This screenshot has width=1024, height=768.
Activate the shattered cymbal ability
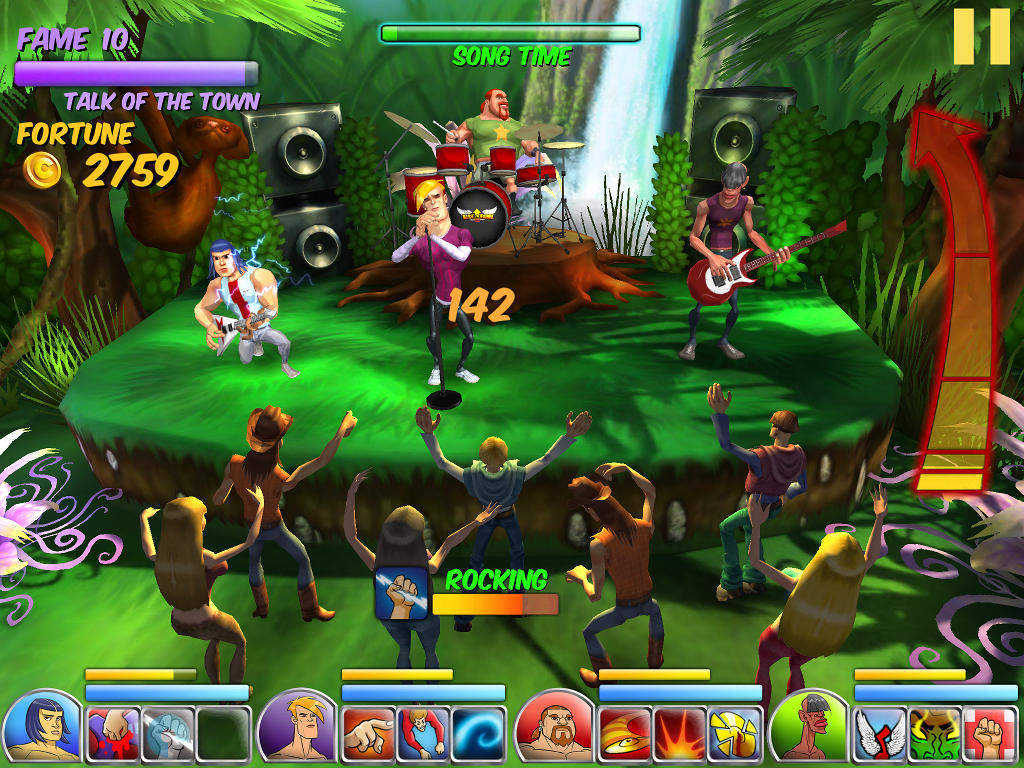(x=735, y=735)
